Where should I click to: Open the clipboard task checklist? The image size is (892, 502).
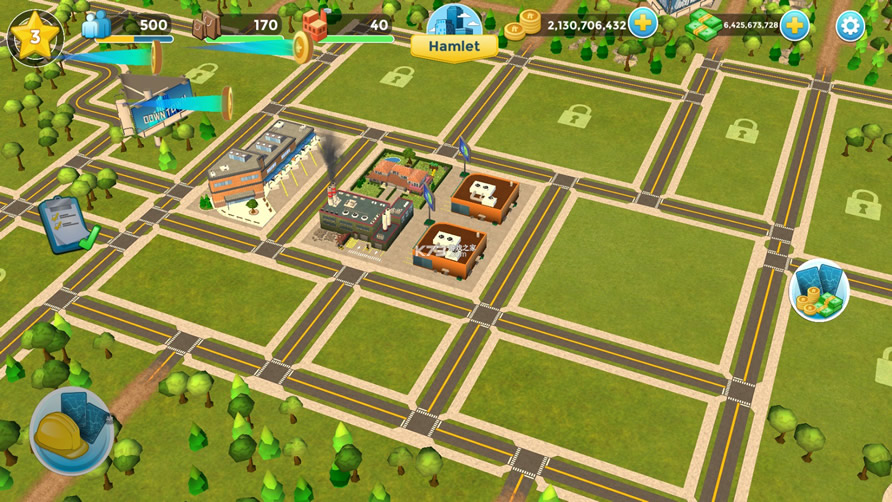tap(68, 224)
